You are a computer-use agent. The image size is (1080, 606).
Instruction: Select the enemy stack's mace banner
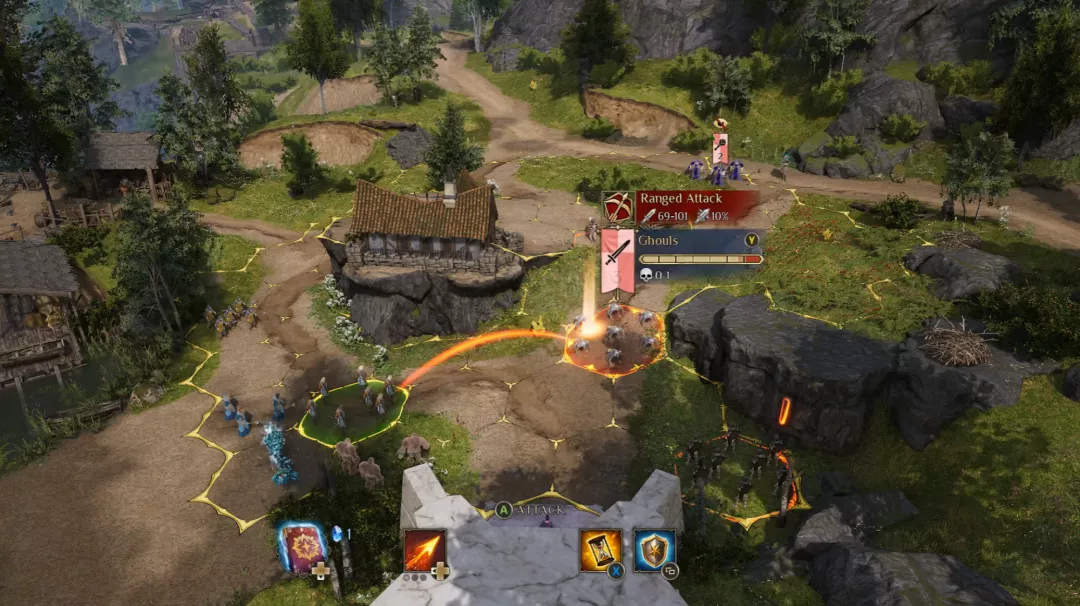(720, 147)
